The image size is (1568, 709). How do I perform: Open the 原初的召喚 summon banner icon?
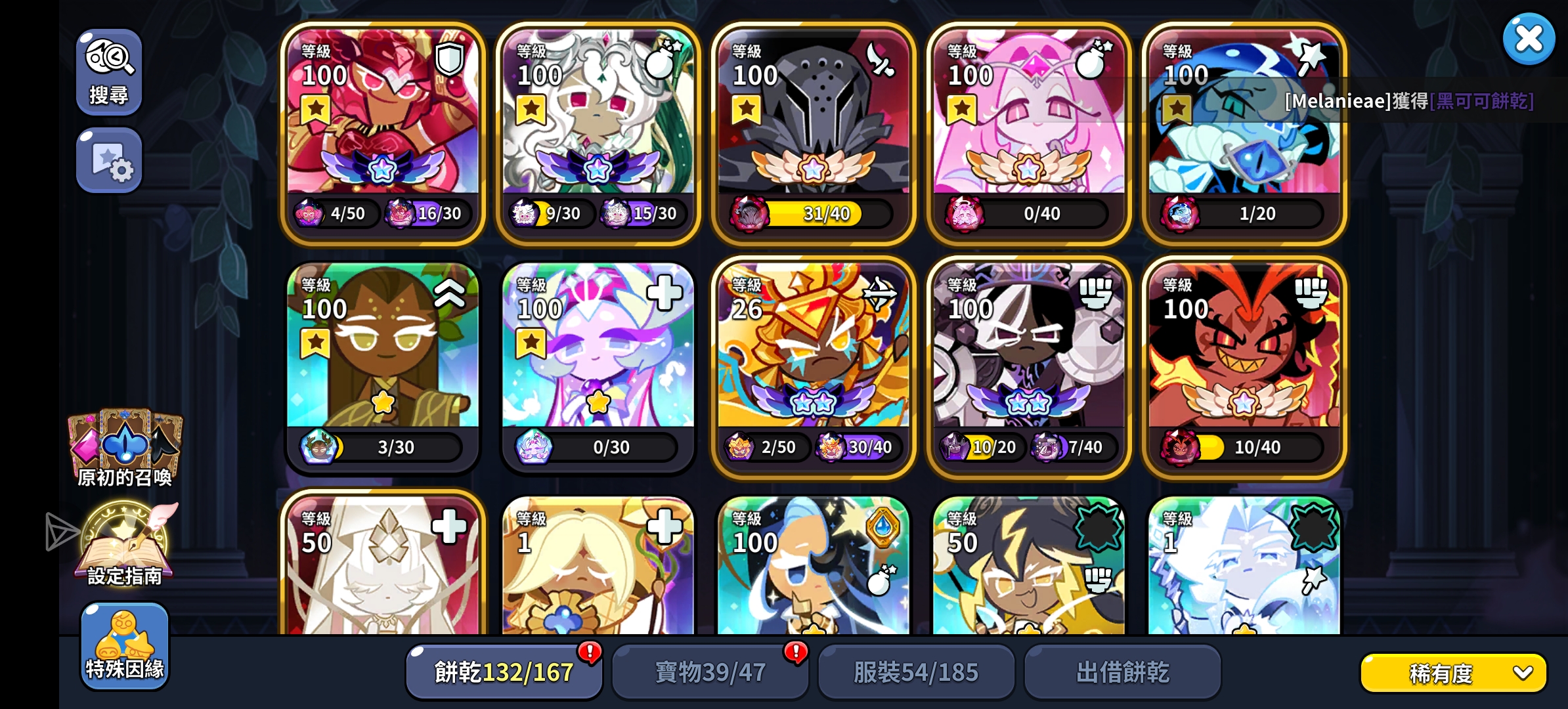click(123, 441)
